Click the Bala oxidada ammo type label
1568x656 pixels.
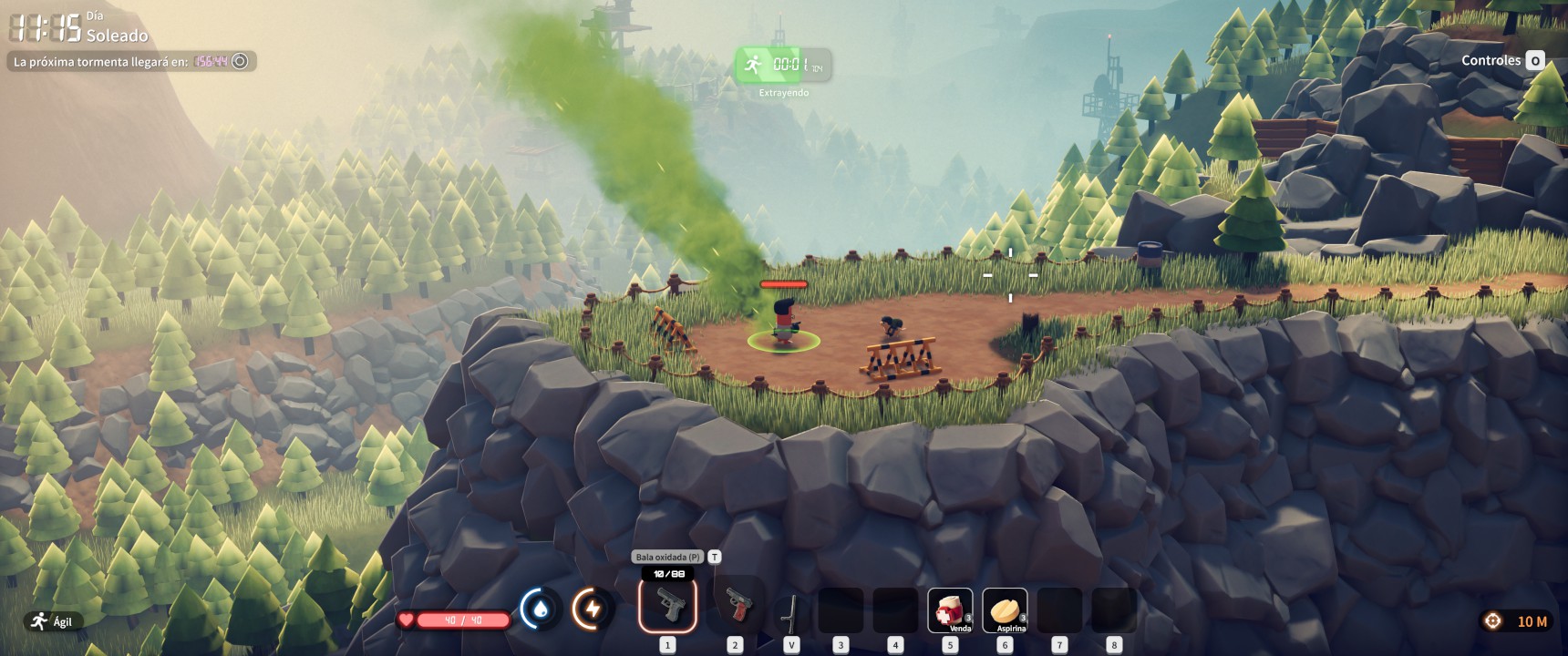click(x=668, y=557)
